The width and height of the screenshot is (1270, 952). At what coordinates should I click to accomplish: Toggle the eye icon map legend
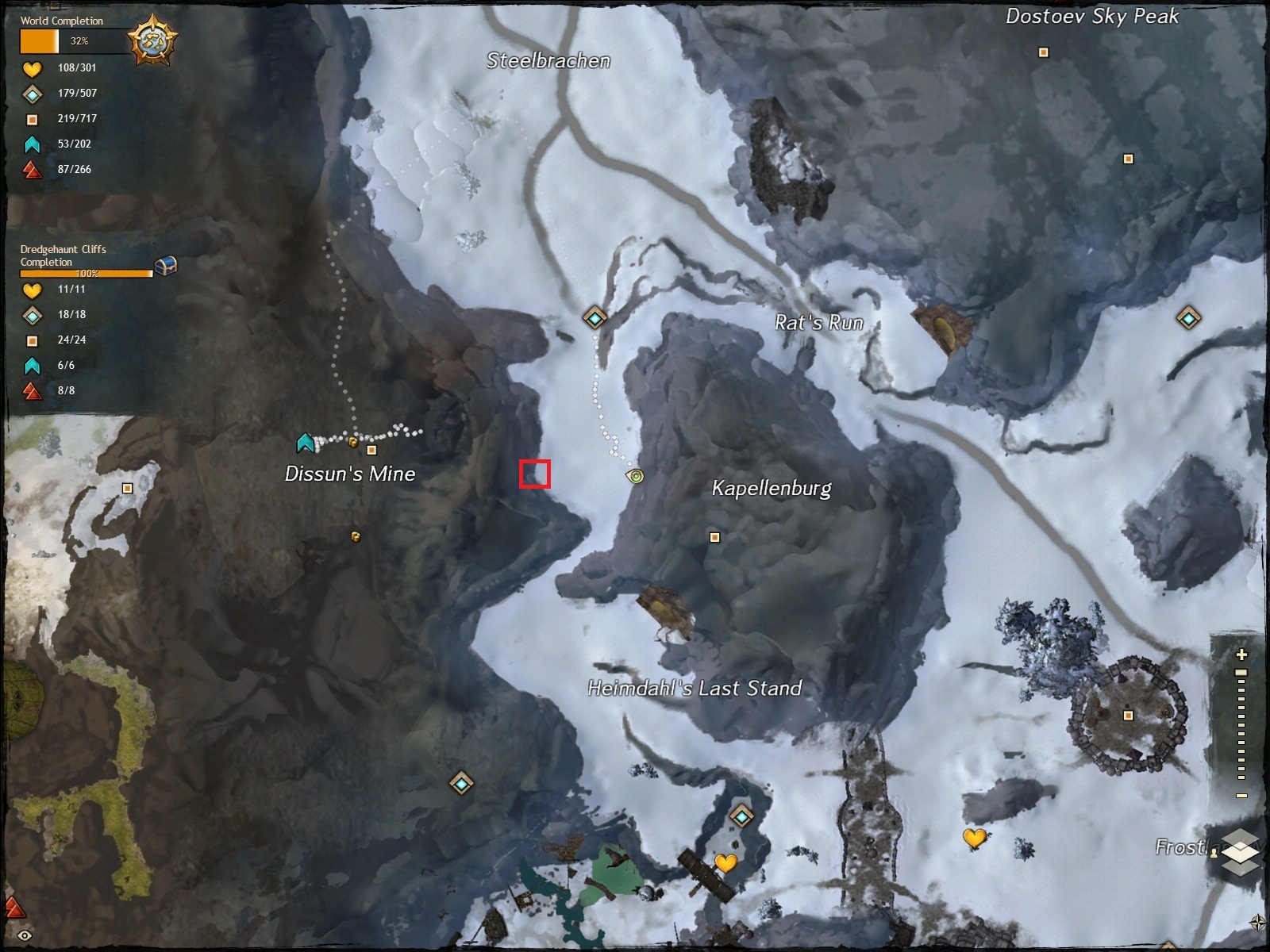pyautogui.click(x=25, y=936)
